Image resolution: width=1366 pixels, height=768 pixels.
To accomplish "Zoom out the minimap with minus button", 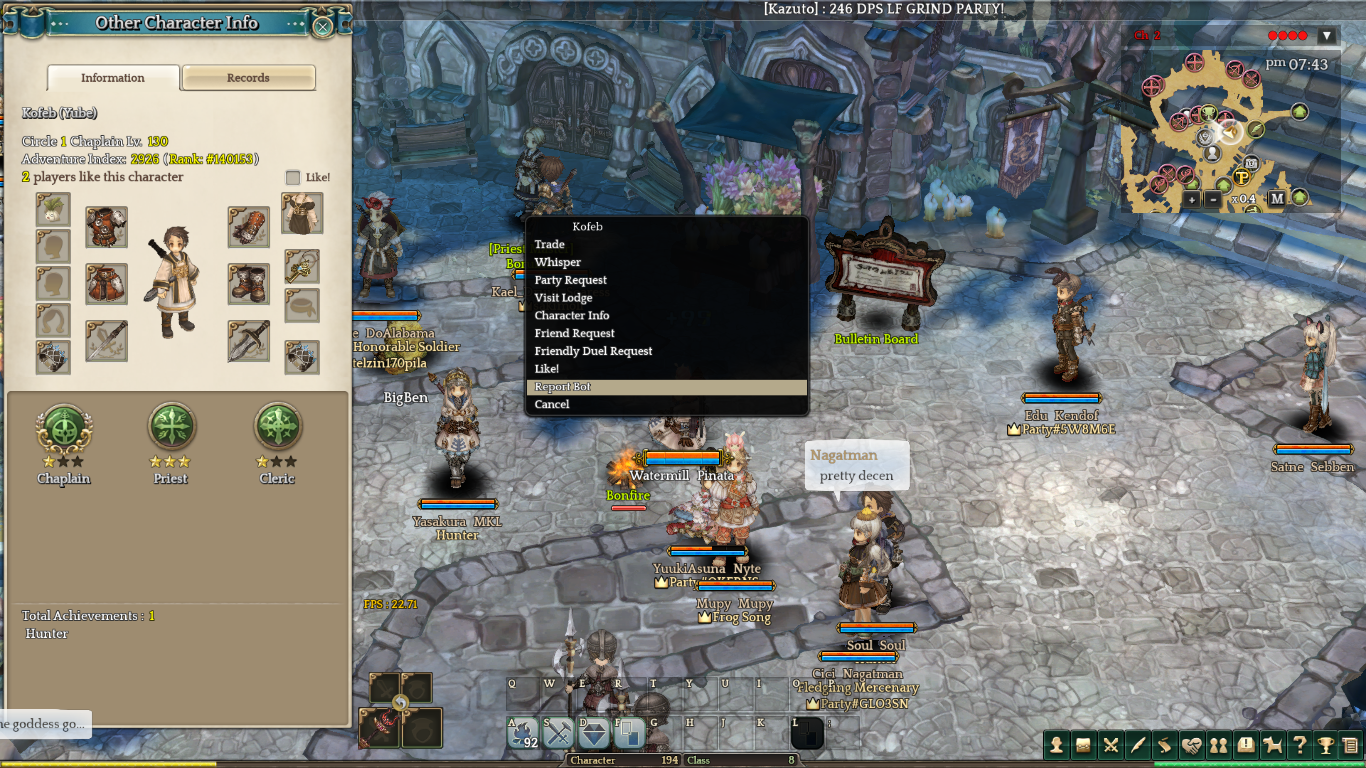I will (1213, 199).
